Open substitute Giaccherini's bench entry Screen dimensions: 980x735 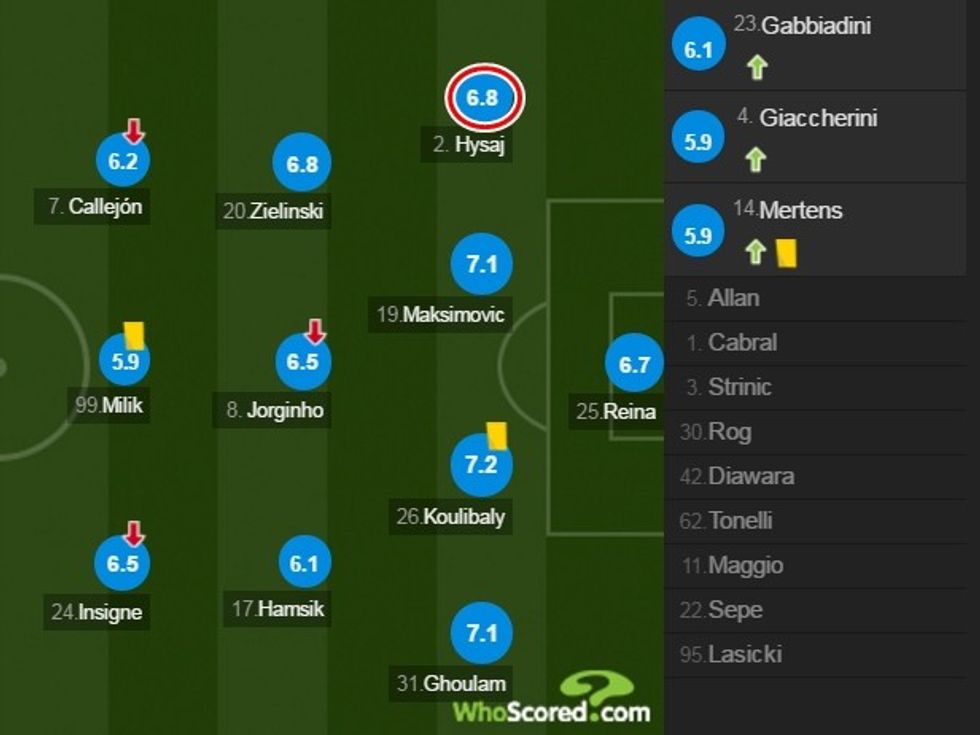(818, 118)
